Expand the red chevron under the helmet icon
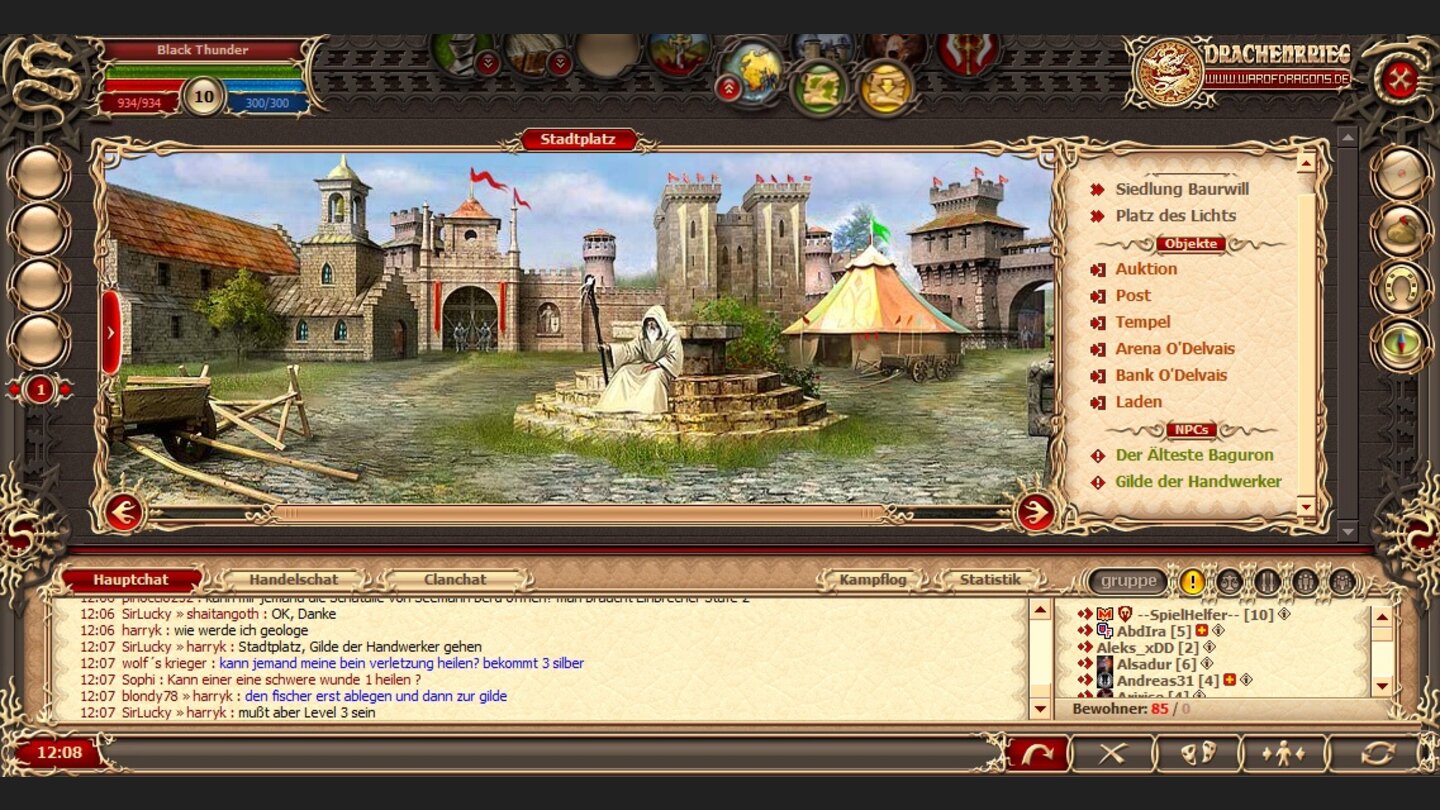Screen dimensions: 1440x810 (487, 64)
